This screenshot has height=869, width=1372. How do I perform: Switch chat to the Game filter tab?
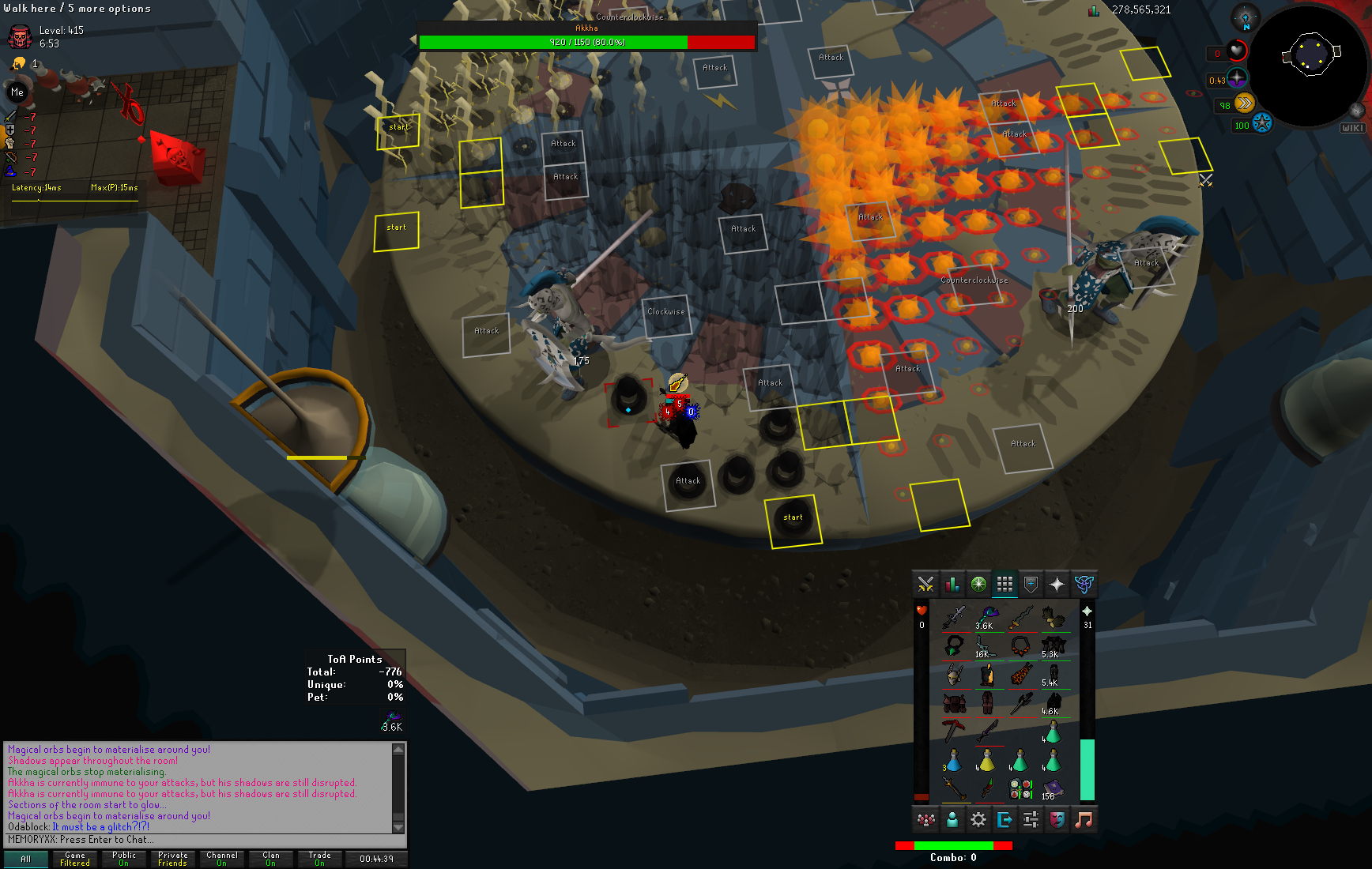tap(75, 859)
